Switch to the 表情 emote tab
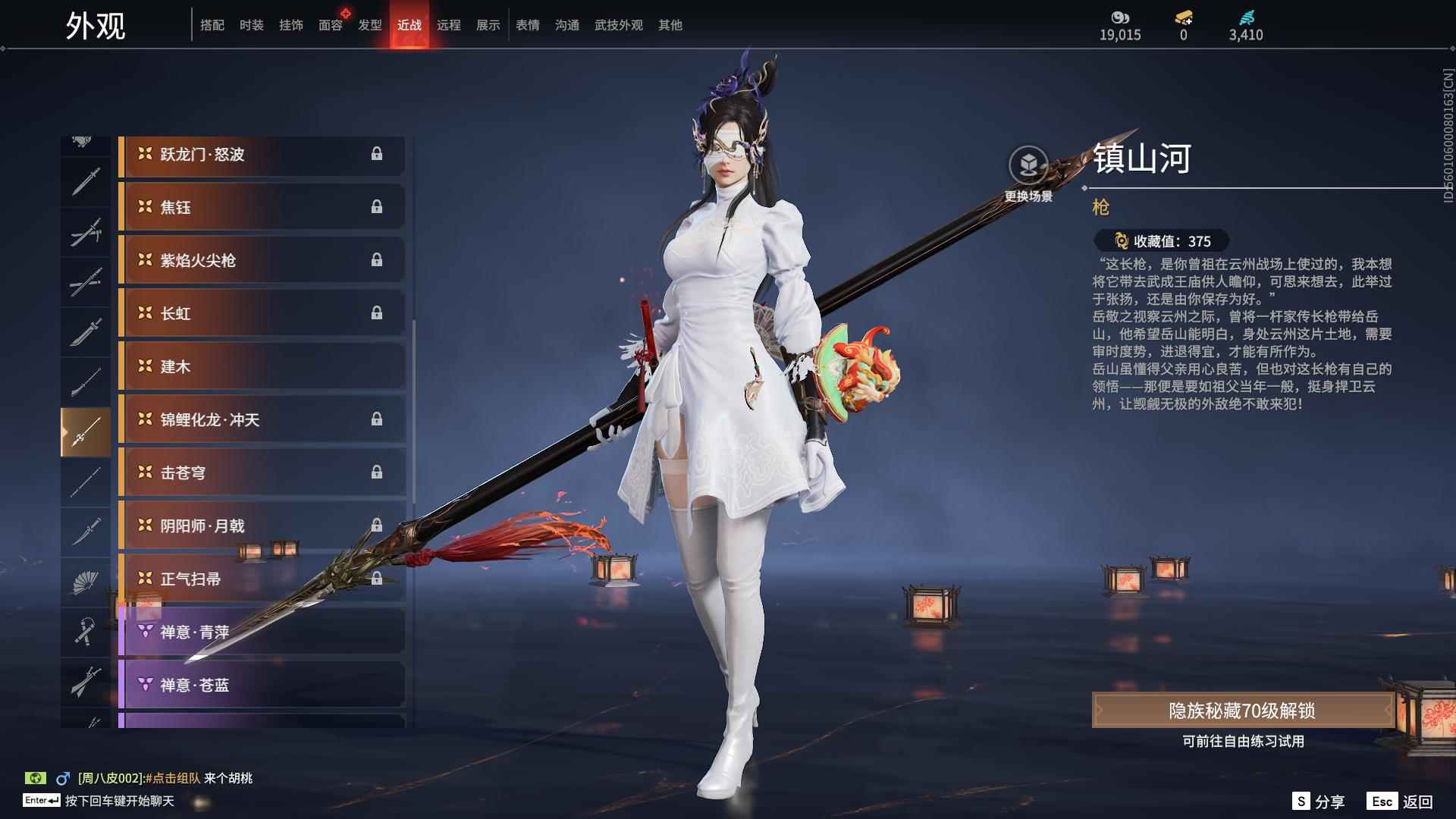This screenshot has height=819, width=1456. click(528, 25)
